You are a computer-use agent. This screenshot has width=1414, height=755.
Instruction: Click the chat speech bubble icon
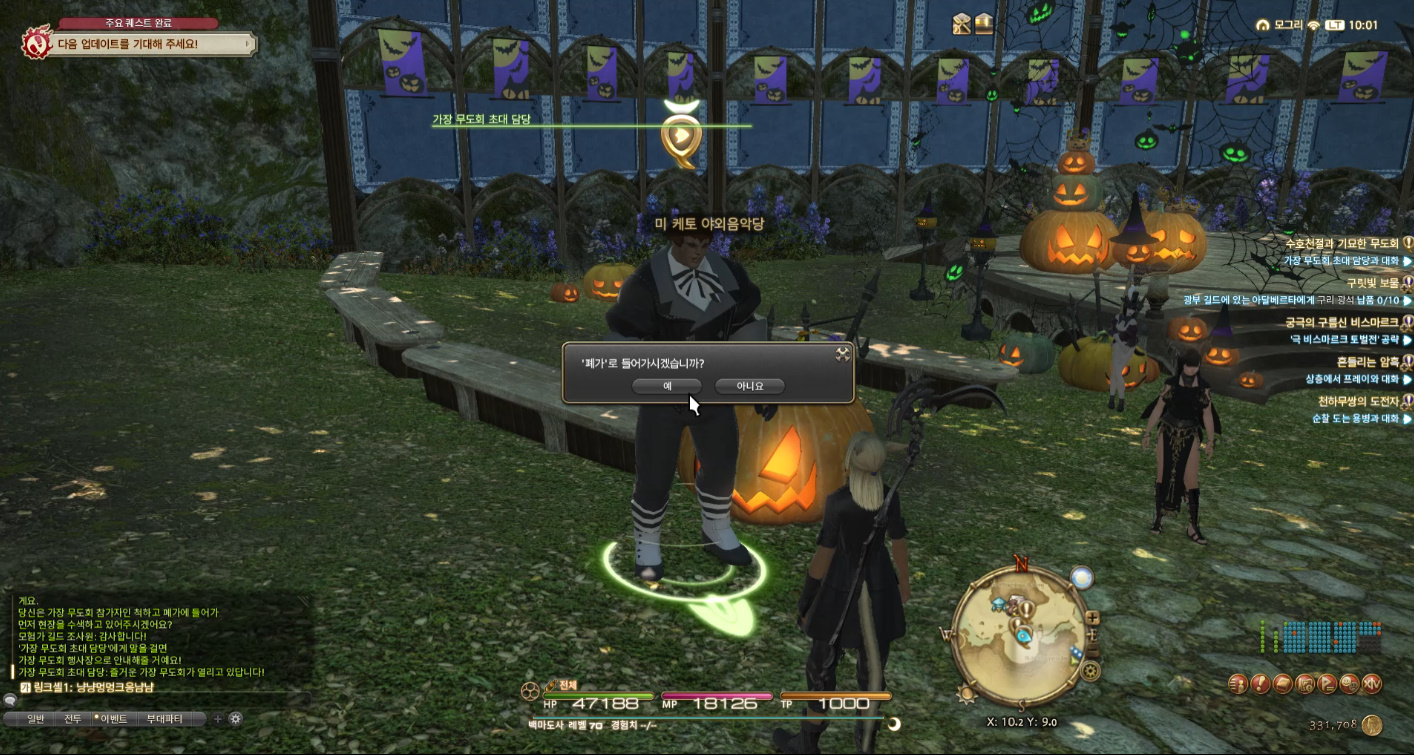[x=10, y=701]
